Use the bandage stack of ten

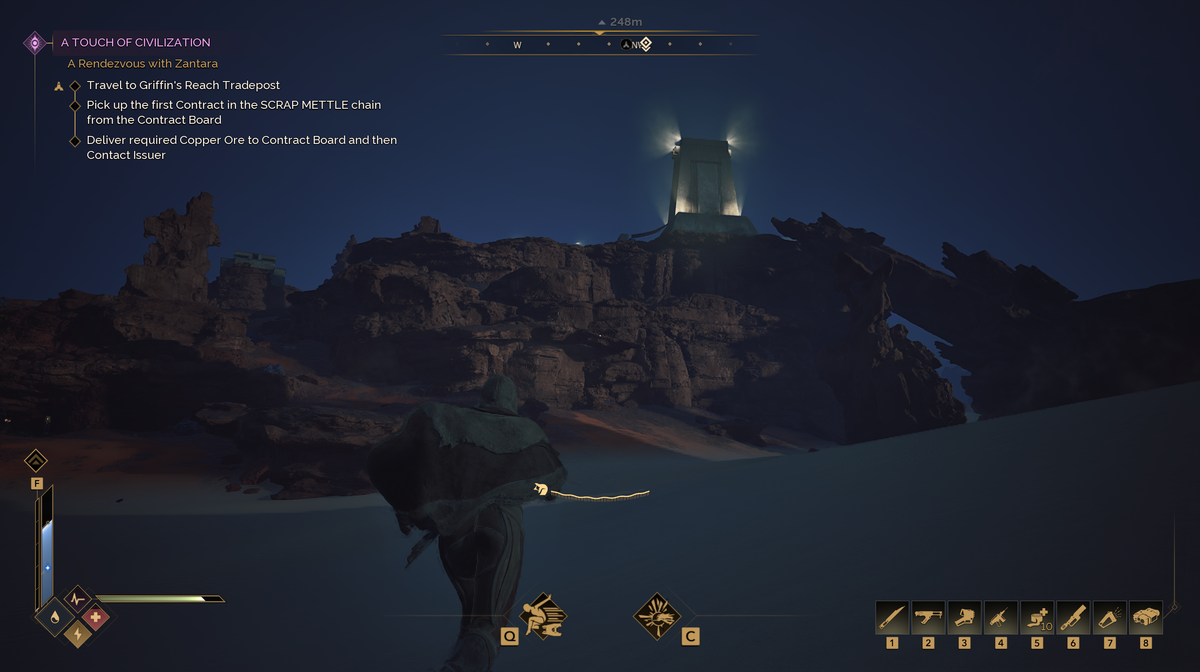tap(1037, 617)
